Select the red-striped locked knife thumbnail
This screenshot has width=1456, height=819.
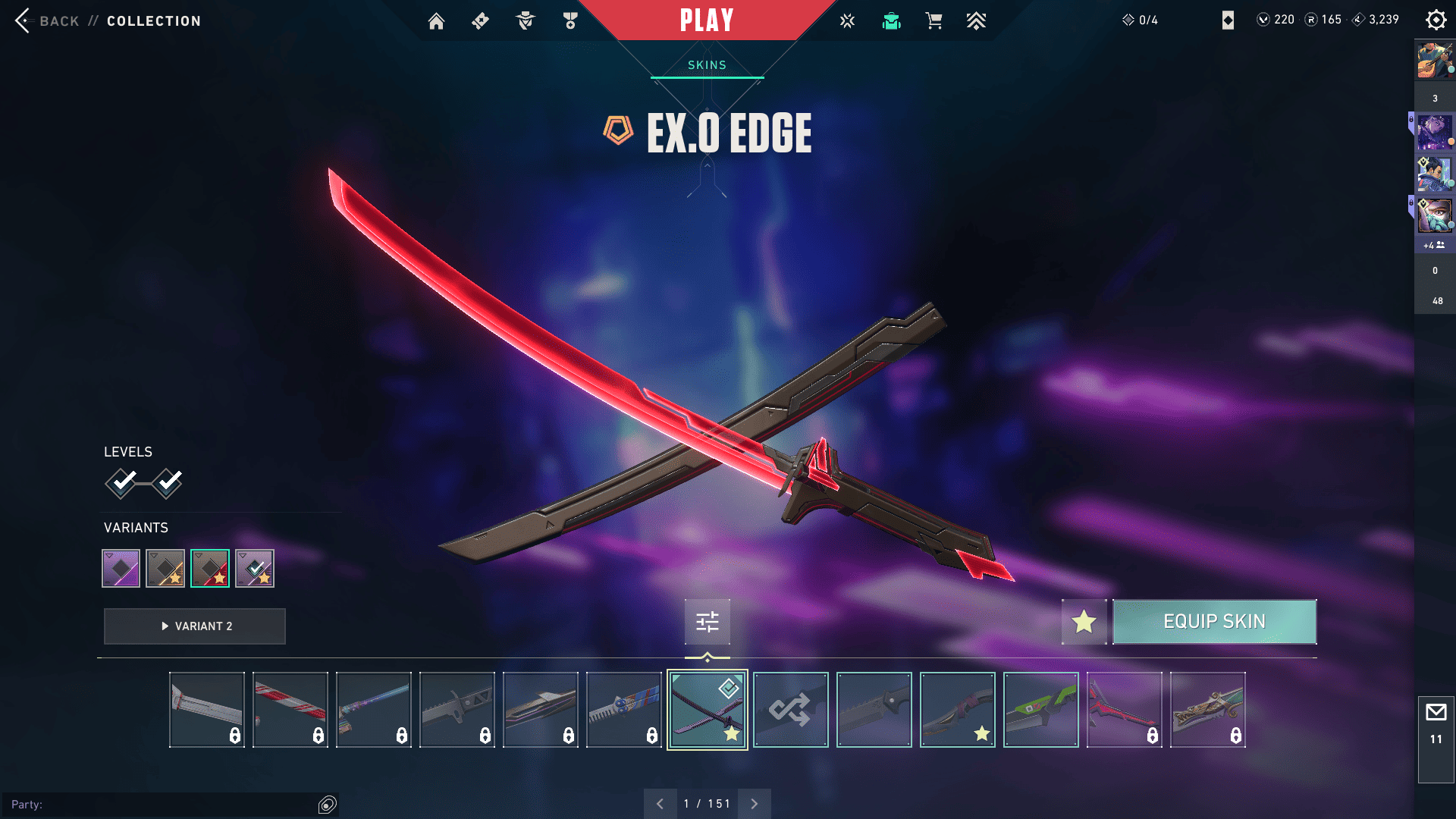pyautogui.click(x=290, y=710)
